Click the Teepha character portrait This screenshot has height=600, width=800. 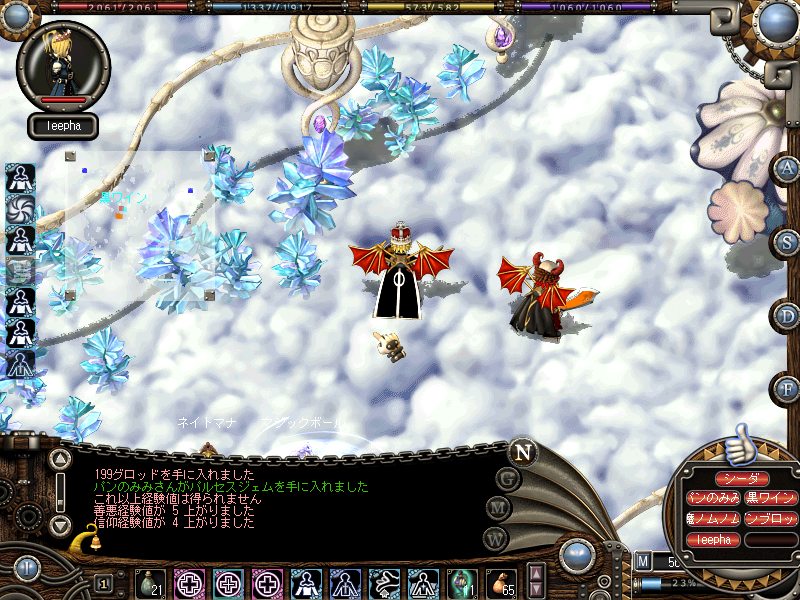click(x=63, y=65)
